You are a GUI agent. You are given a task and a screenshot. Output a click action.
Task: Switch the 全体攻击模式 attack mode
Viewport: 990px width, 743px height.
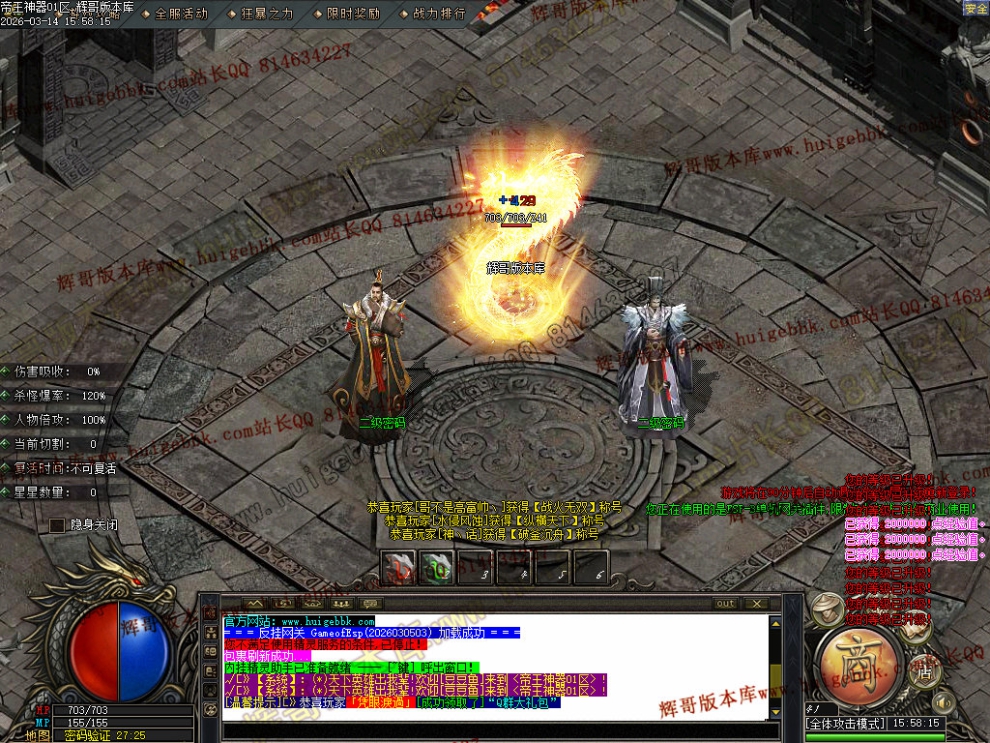point(845,723)
